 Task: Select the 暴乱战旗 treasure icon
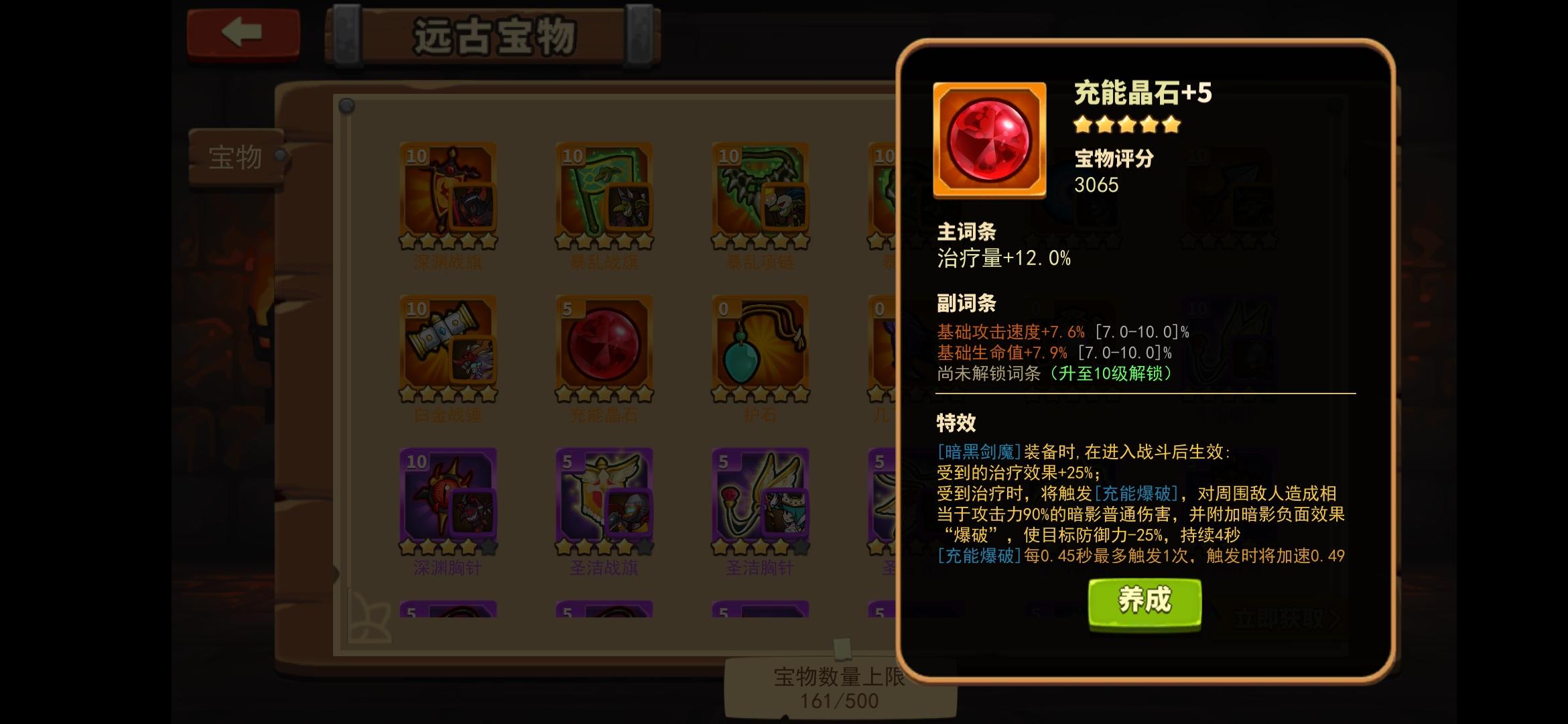pos(603,194)
